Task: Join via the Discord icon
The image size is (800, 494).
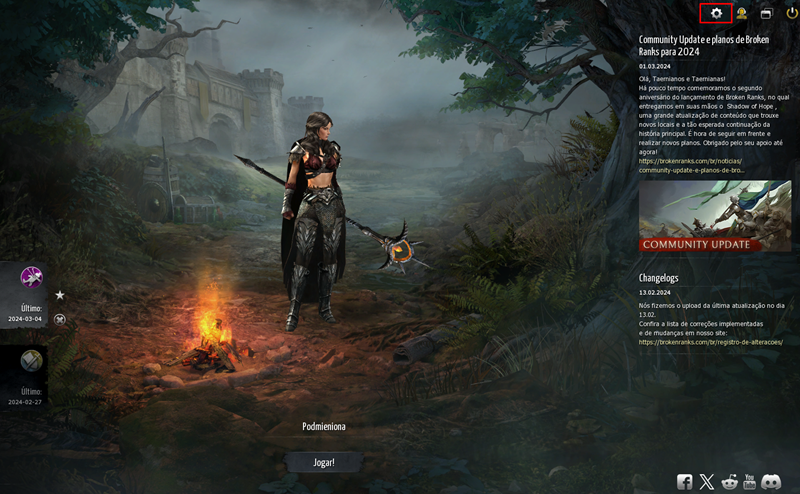Action: pyautogui.click(x=770, y=482)
